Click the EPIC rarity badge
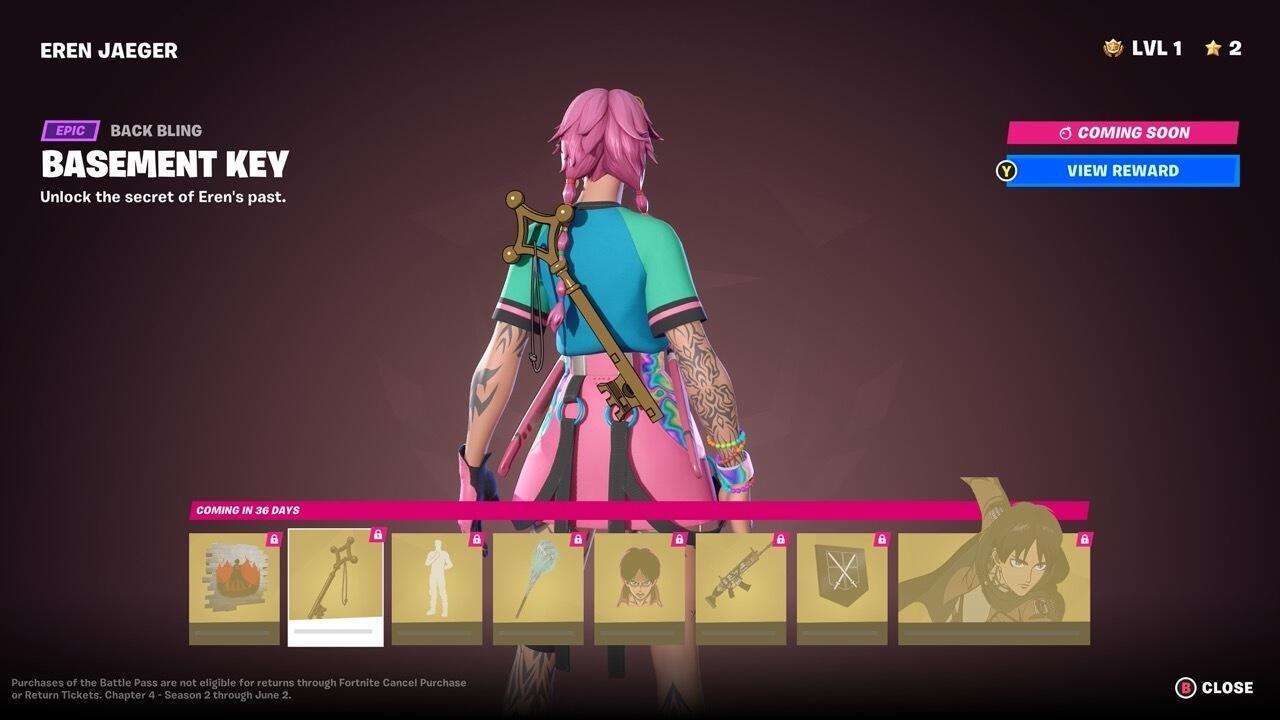Screen dimensions: 1280x720 pos(69,130)
